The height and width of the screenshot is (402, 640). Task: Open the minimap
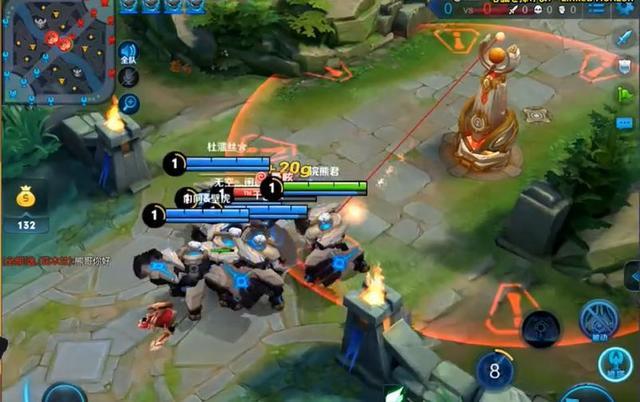click(56, 52)
